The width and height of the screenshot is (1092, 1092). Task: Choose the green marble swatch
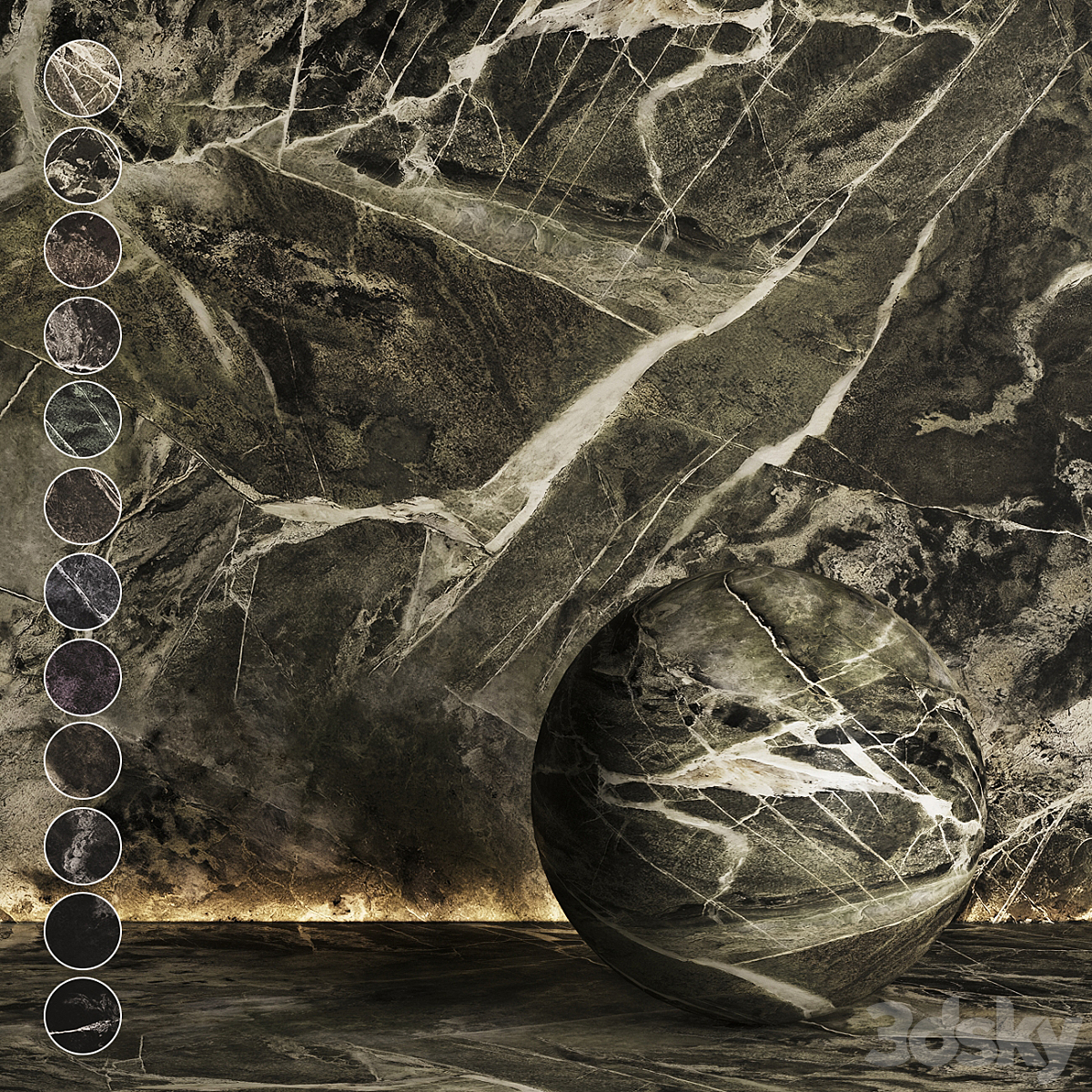(x=83, y=420)
